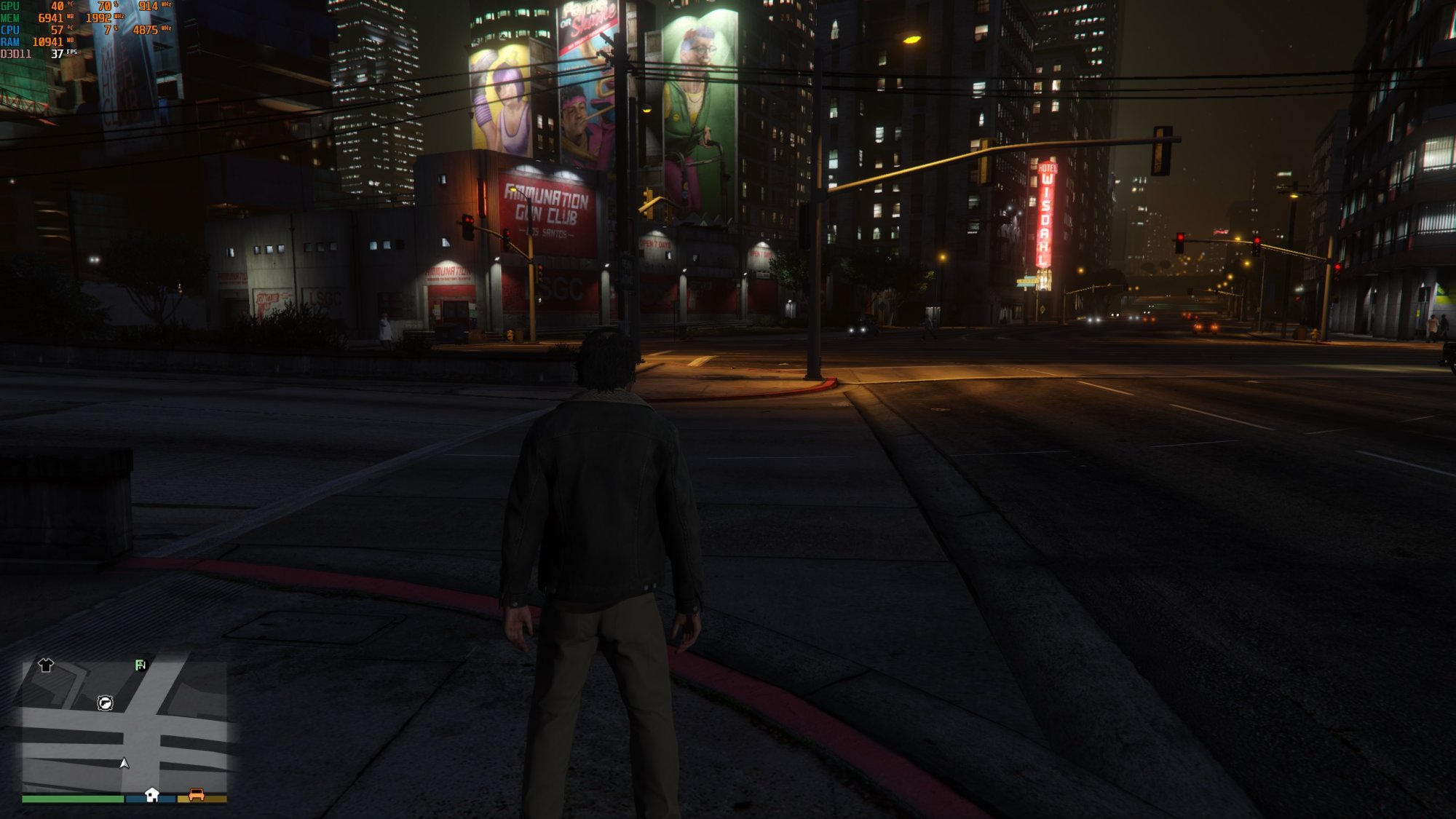The width and height of the screenshot is (1456, 819).
Task: Click the white safehouse house icon below minimap
Action: tap(151, 795)
